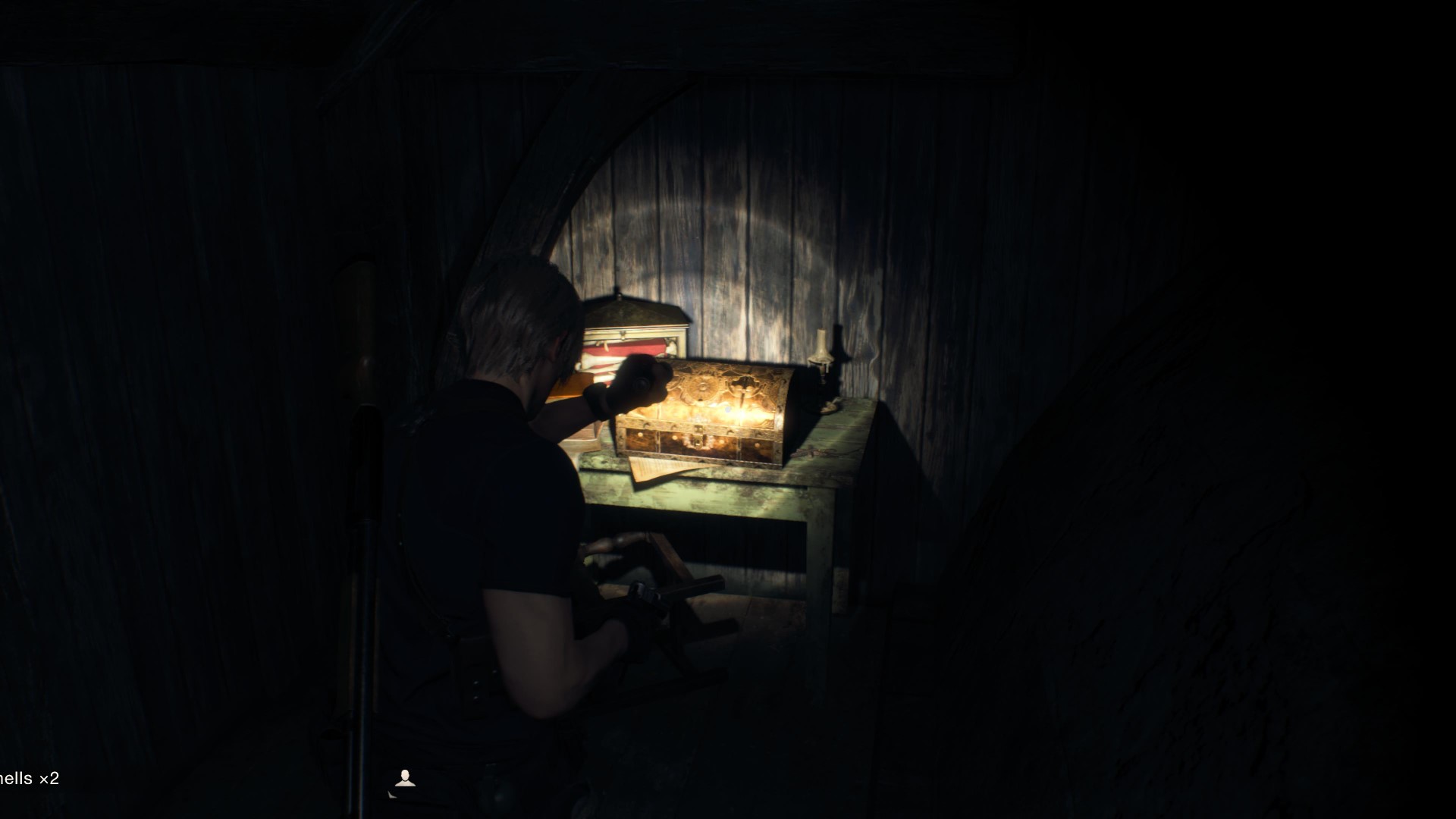Click the character avatar icon at bottom center
Image resolution: width=1456 pixels, height=819 pixels.
coord(406,777)
